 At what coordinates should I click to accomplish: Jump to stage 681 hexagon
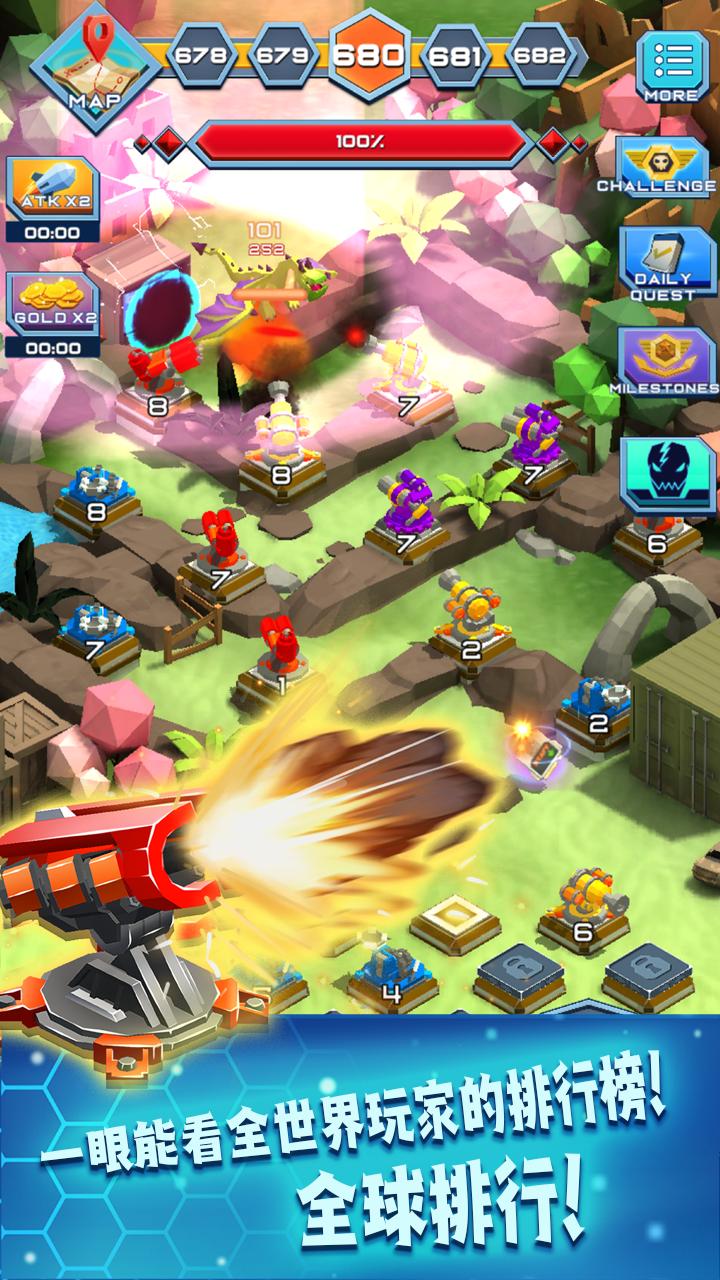click(455, 55)
